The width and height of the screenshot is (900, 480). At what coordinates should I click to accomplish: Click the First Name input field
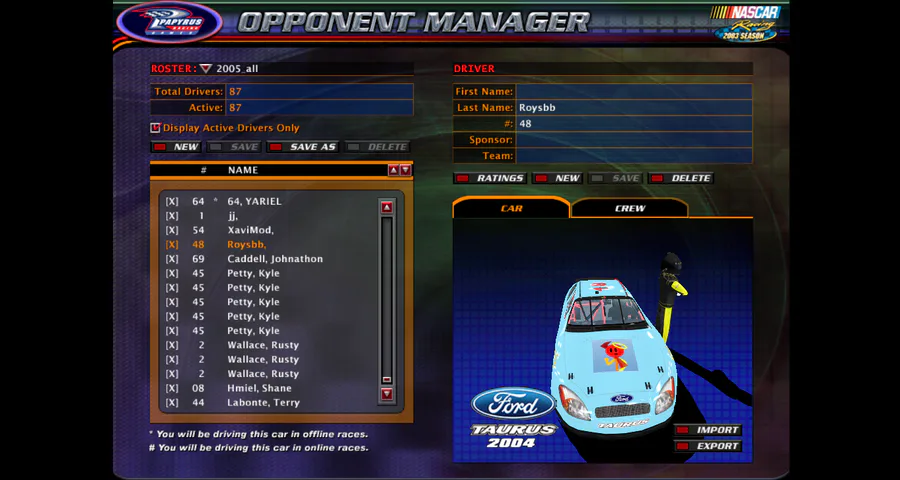click(633, 91)
